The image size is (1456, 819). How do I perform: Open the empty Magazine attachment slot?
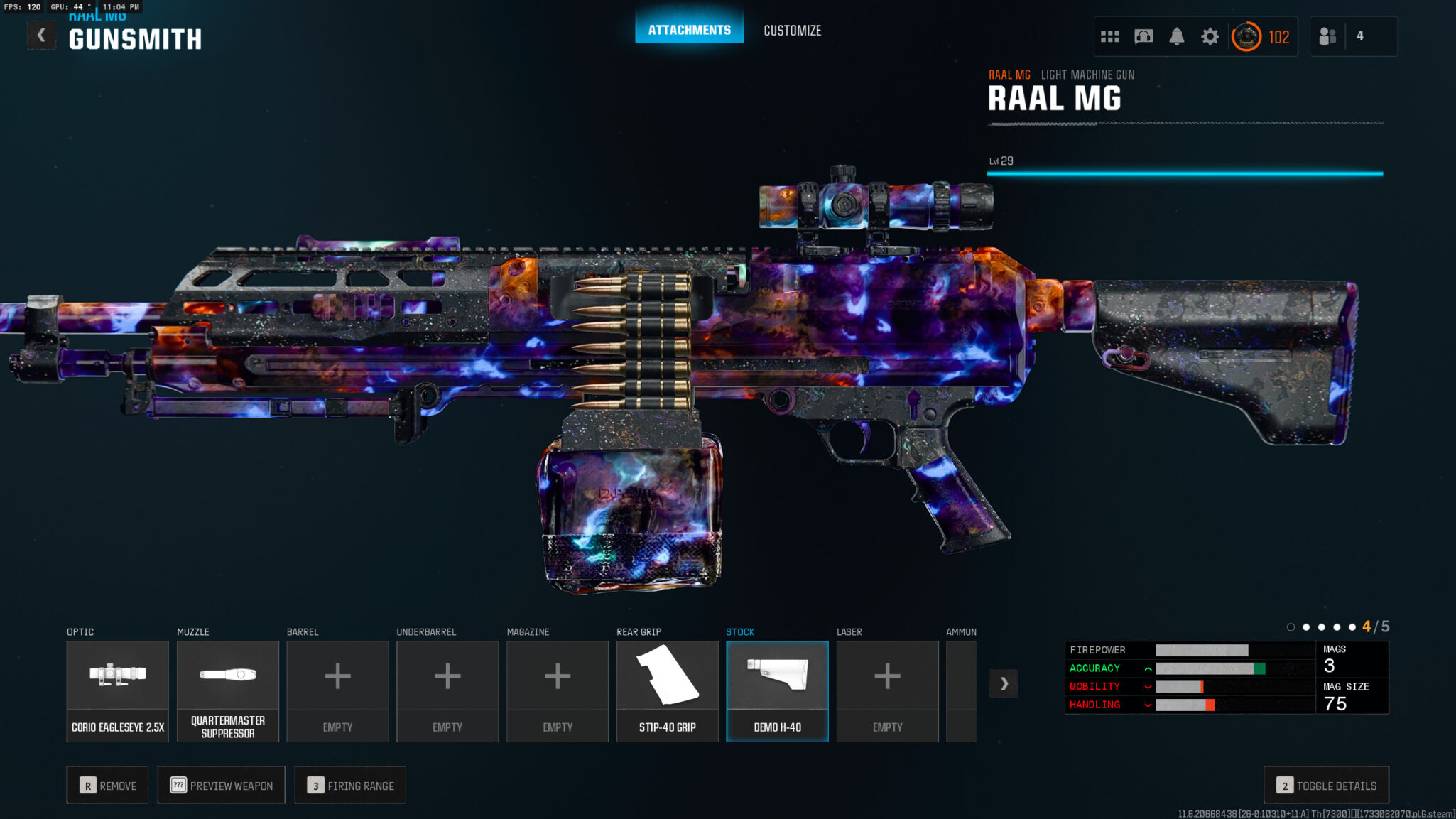point(558,690)
